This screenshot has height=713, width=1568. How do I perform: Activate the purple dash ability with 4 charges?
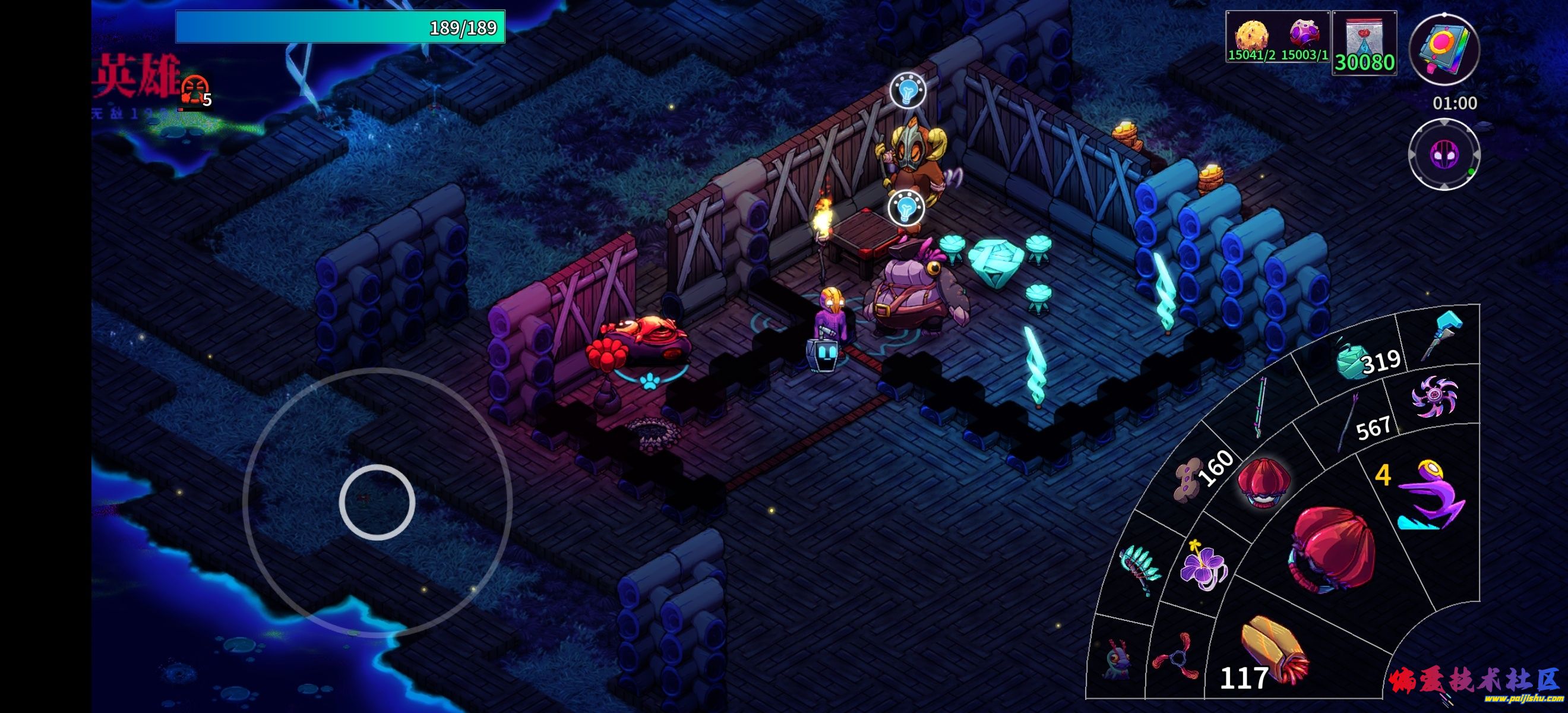tap(1427, 494)
